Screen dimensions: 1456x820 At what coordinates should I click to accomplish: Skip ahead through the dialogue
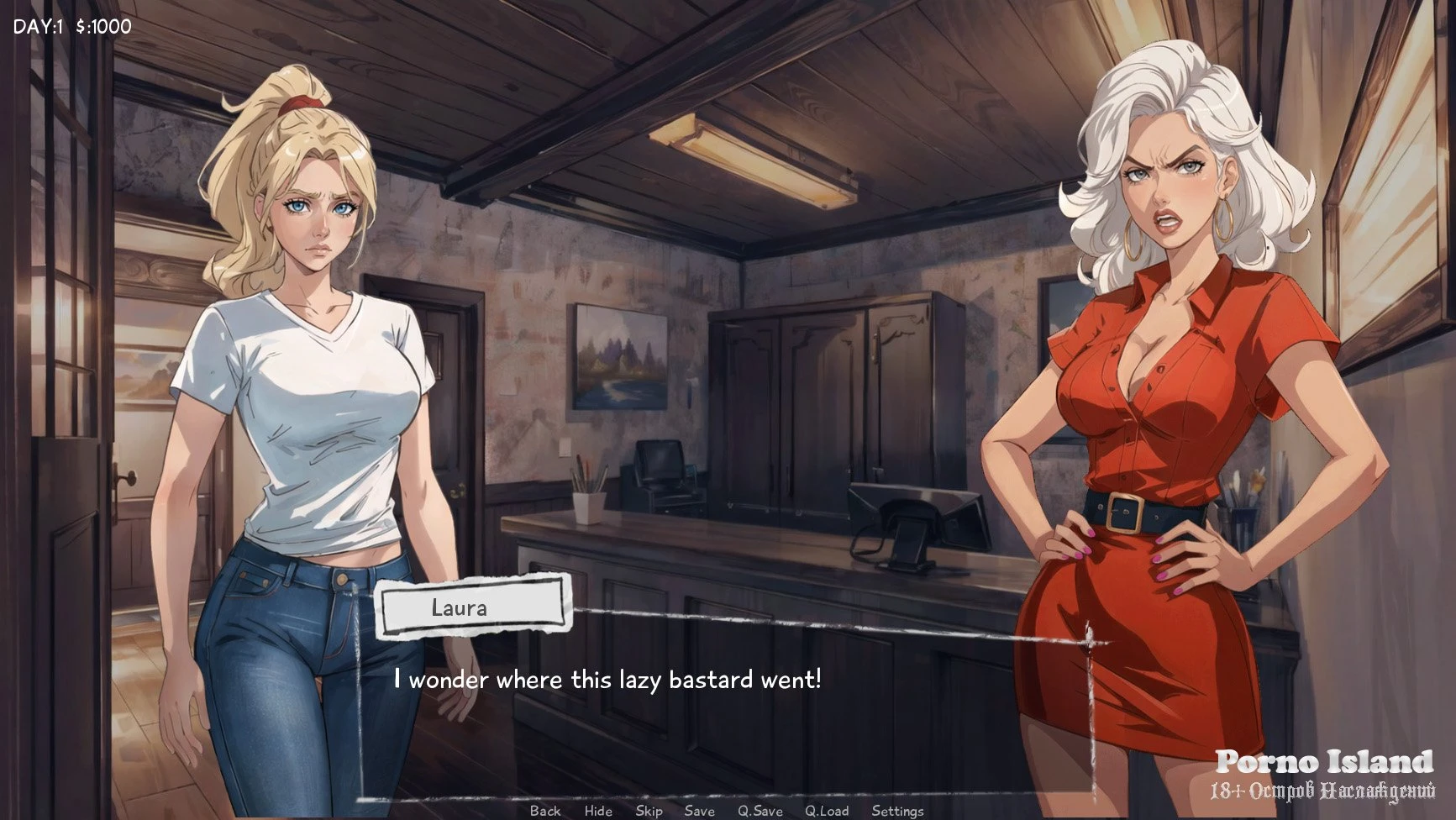point(649,811)
